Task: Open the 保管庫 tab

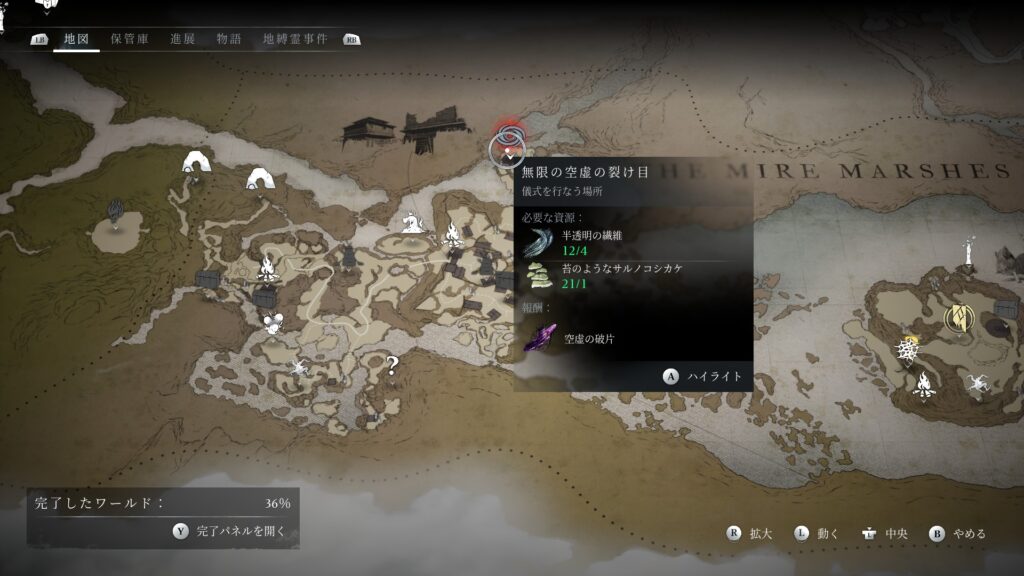Action: [130, 39]
